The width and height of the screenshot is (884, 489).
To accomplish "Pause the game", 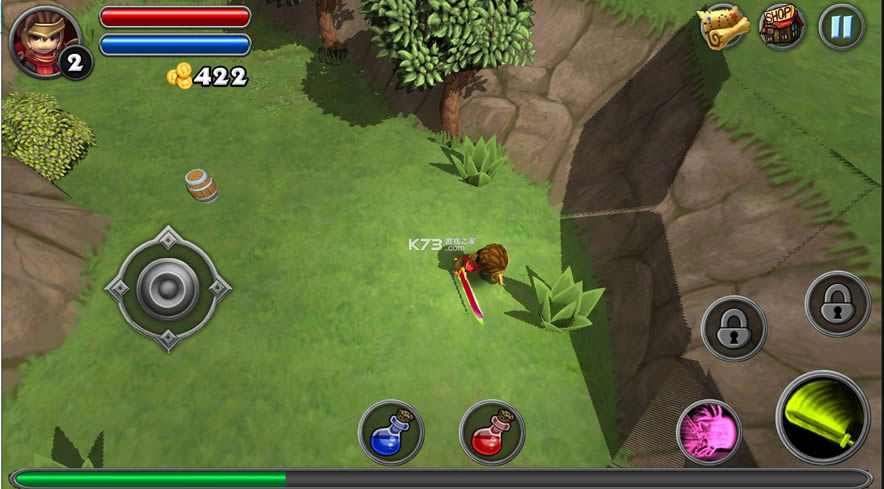I will [x=841, y=27].
